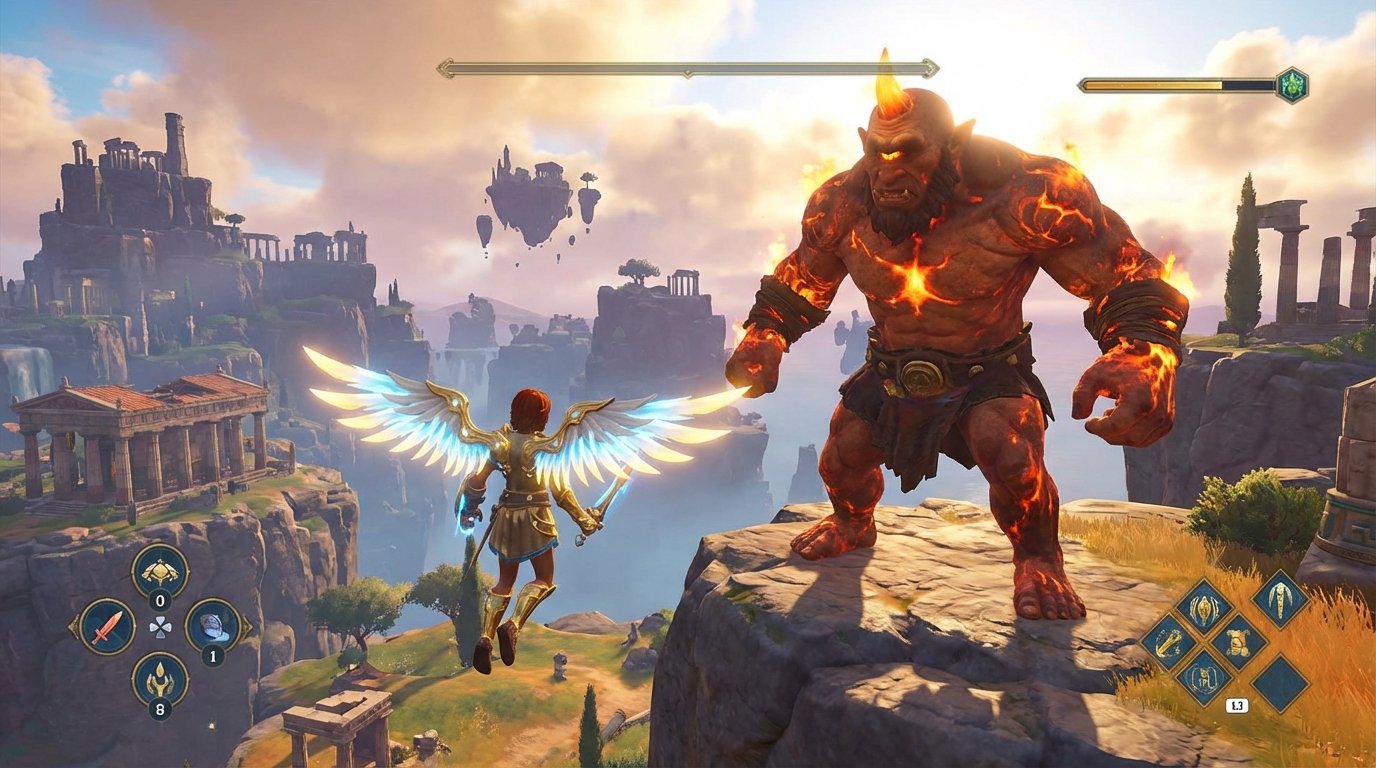The width and height of the screenshot is (1376, 768).
Task: Click the counter showing 0 above the wheel
Action: point(161,599)
